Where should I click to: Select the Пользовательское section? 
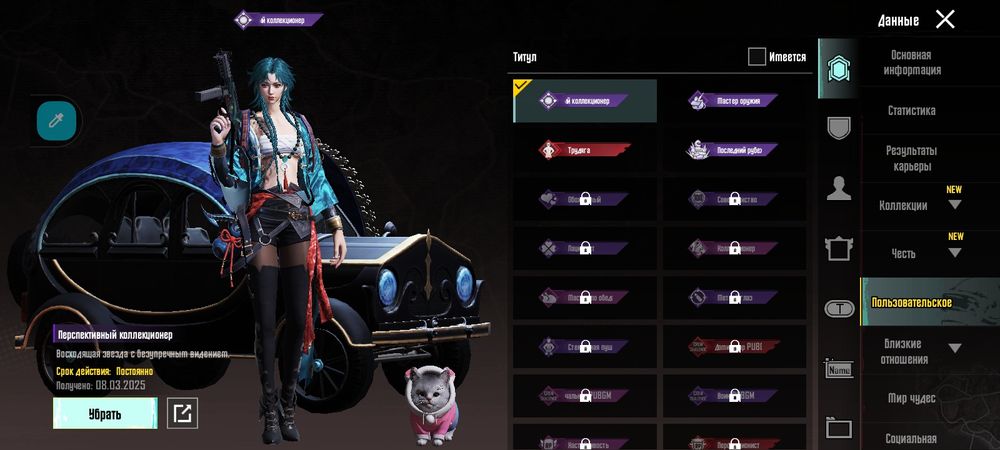(x=911, y=302)
